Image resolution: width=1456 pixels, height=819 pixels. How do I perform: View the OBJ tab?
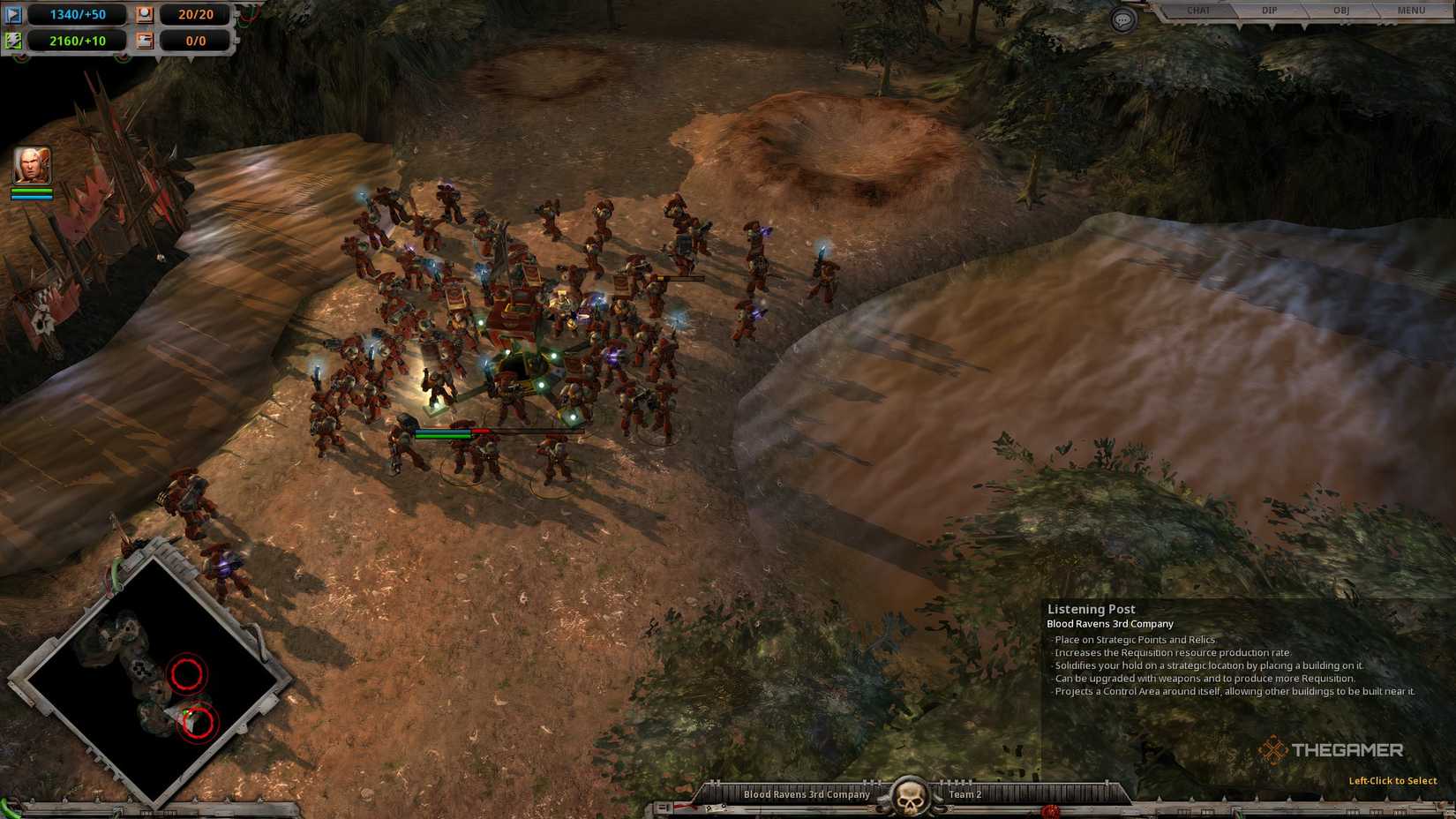pos(1340,11)
